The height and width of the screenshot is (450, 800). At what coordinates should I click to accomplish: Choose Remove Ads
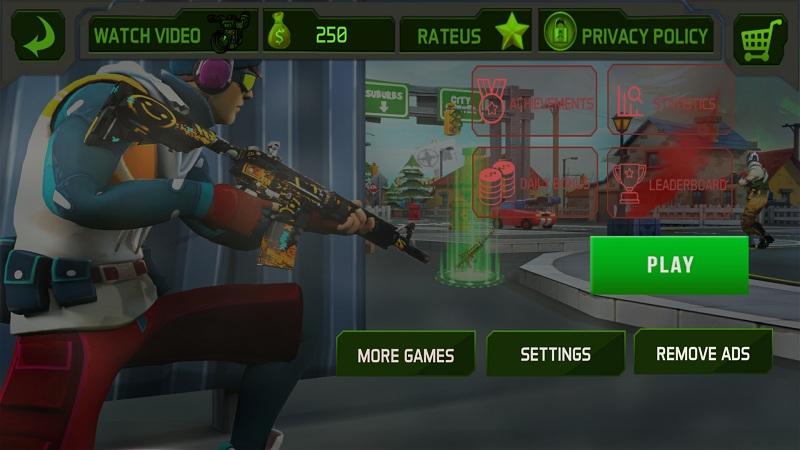coord(702,353)
